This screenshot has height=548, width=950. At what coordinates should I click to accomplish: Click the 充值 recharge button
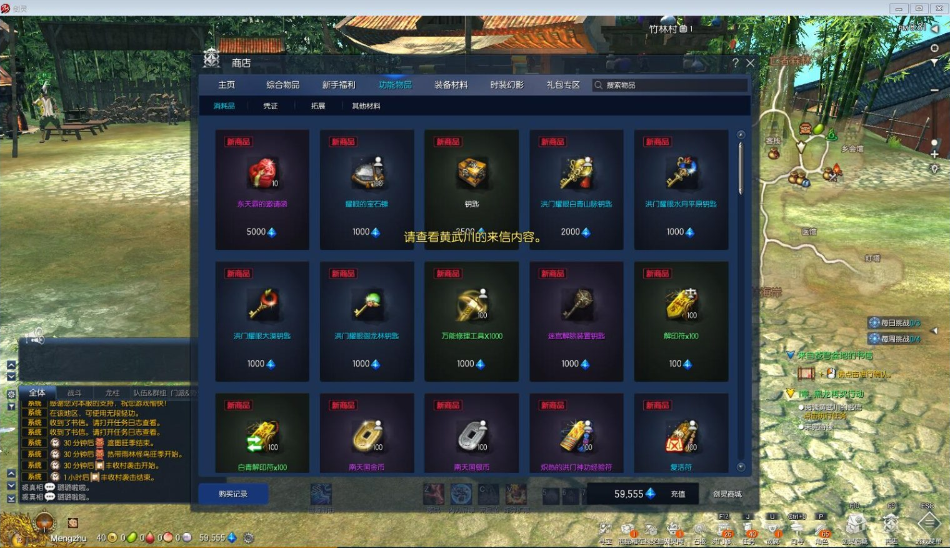coord(678,493)
